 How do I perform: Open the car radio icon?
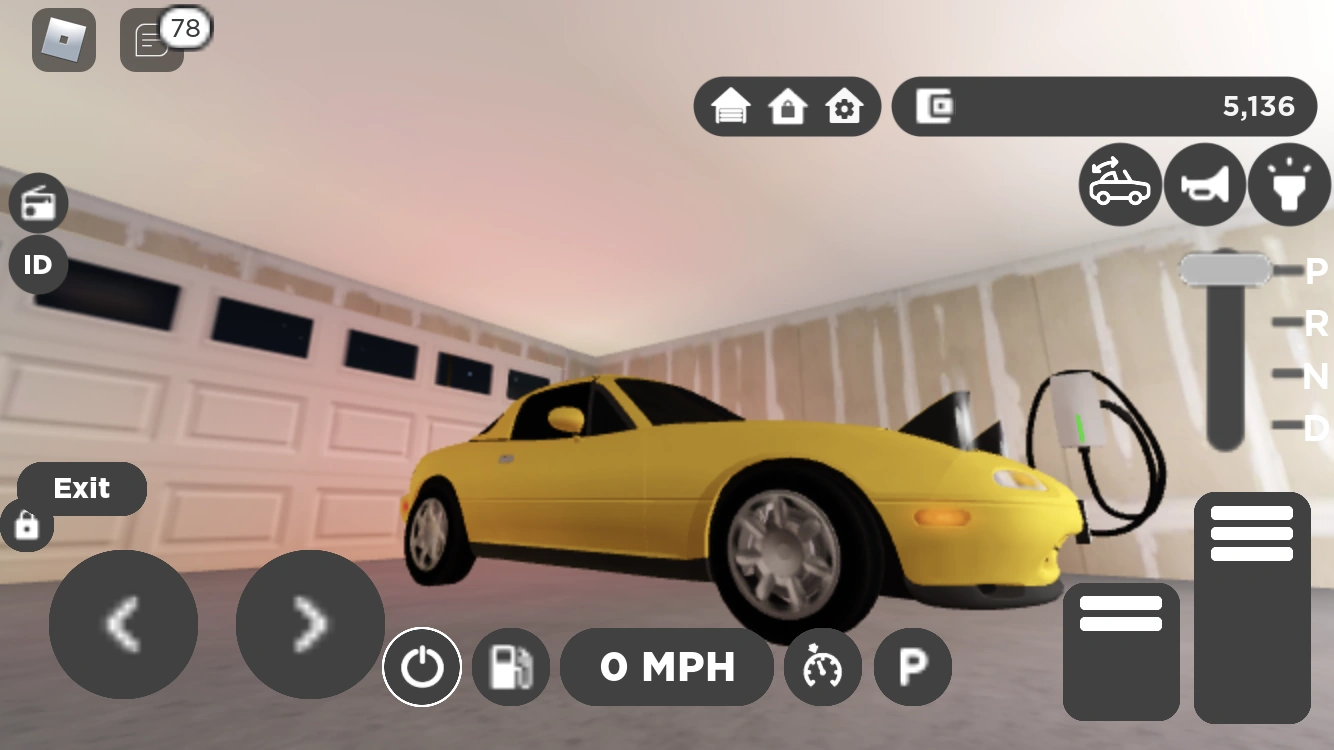[x=38, y=202]
